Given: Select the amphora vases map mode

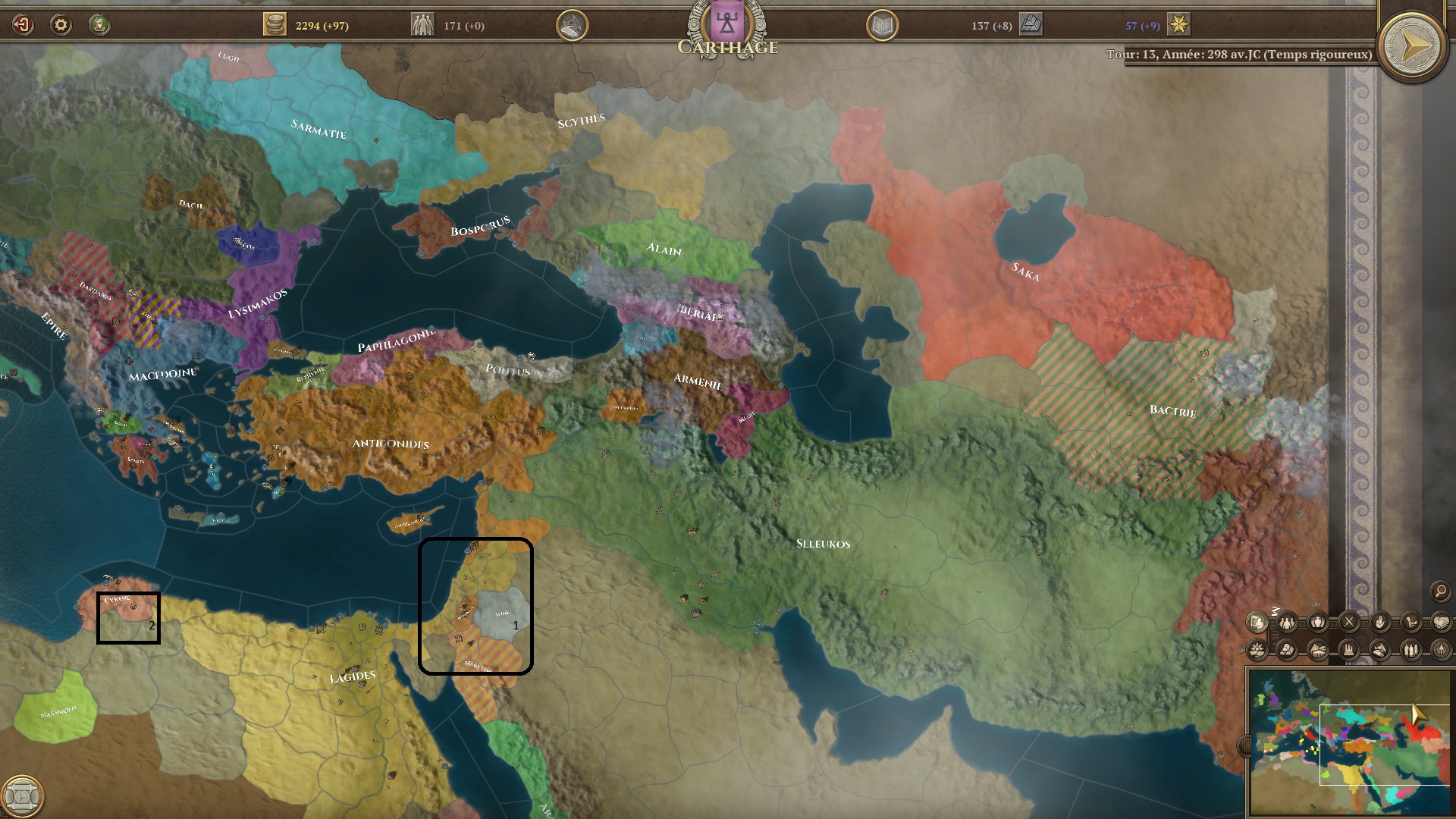Looking at the screenshot, I should [1318, 623].
